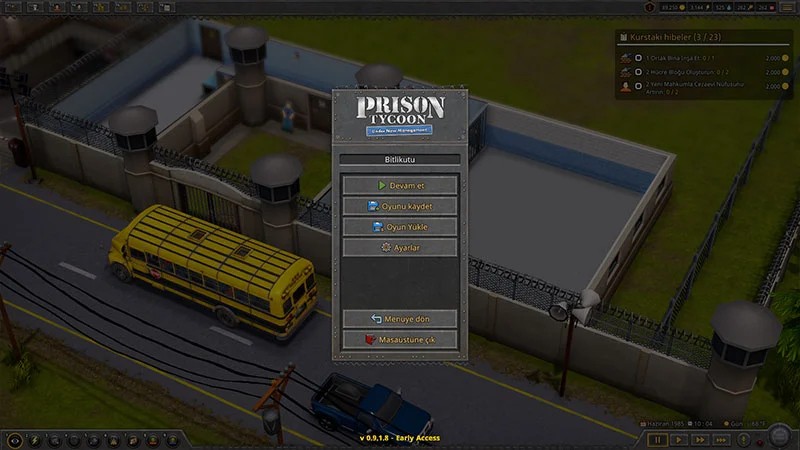Image resolution: width=800 pixels, height=450 pixels.
Task: Quit to desktop with Masaüstüne çık
Action: [400, 340]
